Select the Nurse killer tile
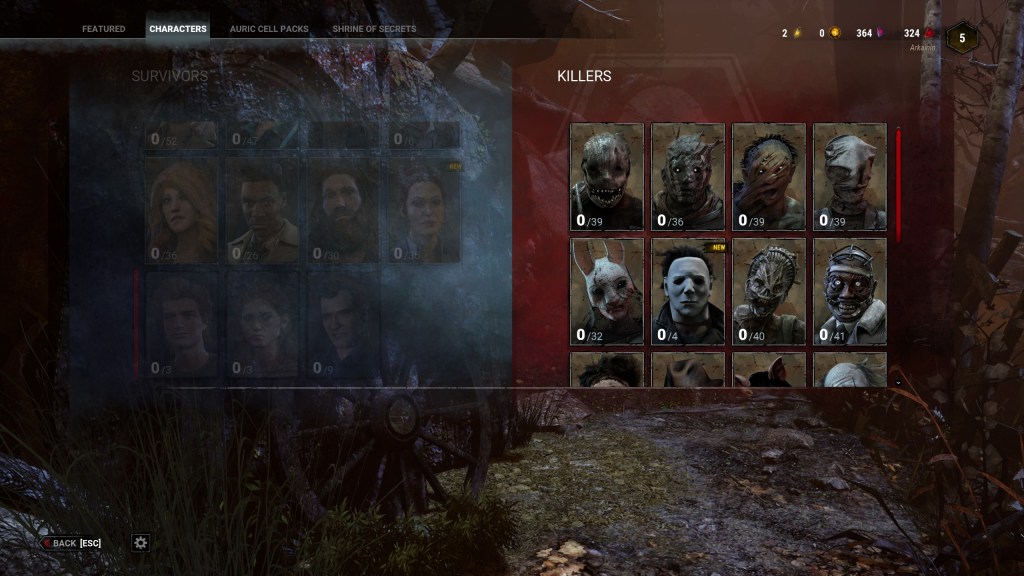 click(x=850, y=177)
